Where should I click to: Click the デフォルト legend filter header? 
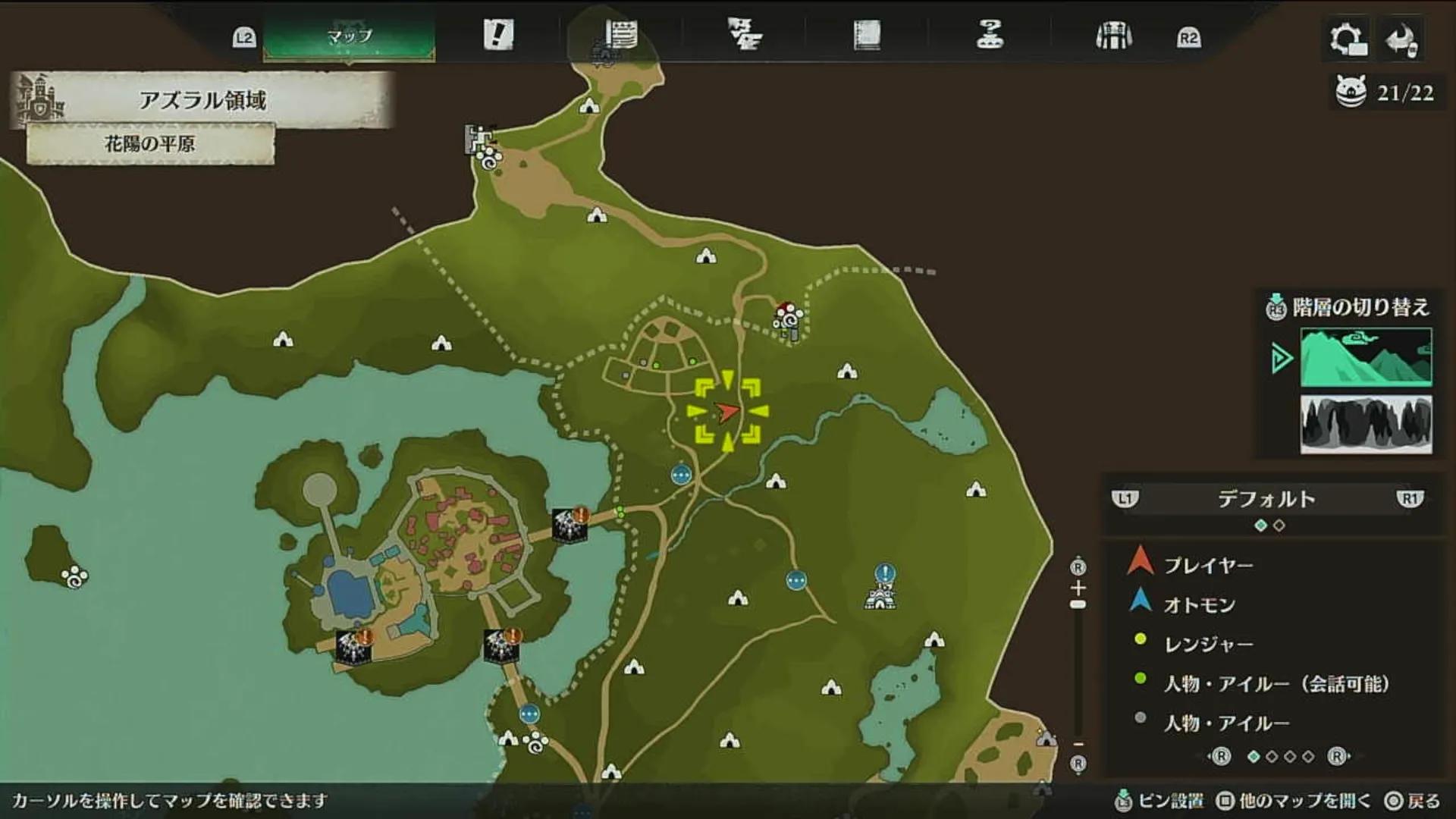point(1266,499)
